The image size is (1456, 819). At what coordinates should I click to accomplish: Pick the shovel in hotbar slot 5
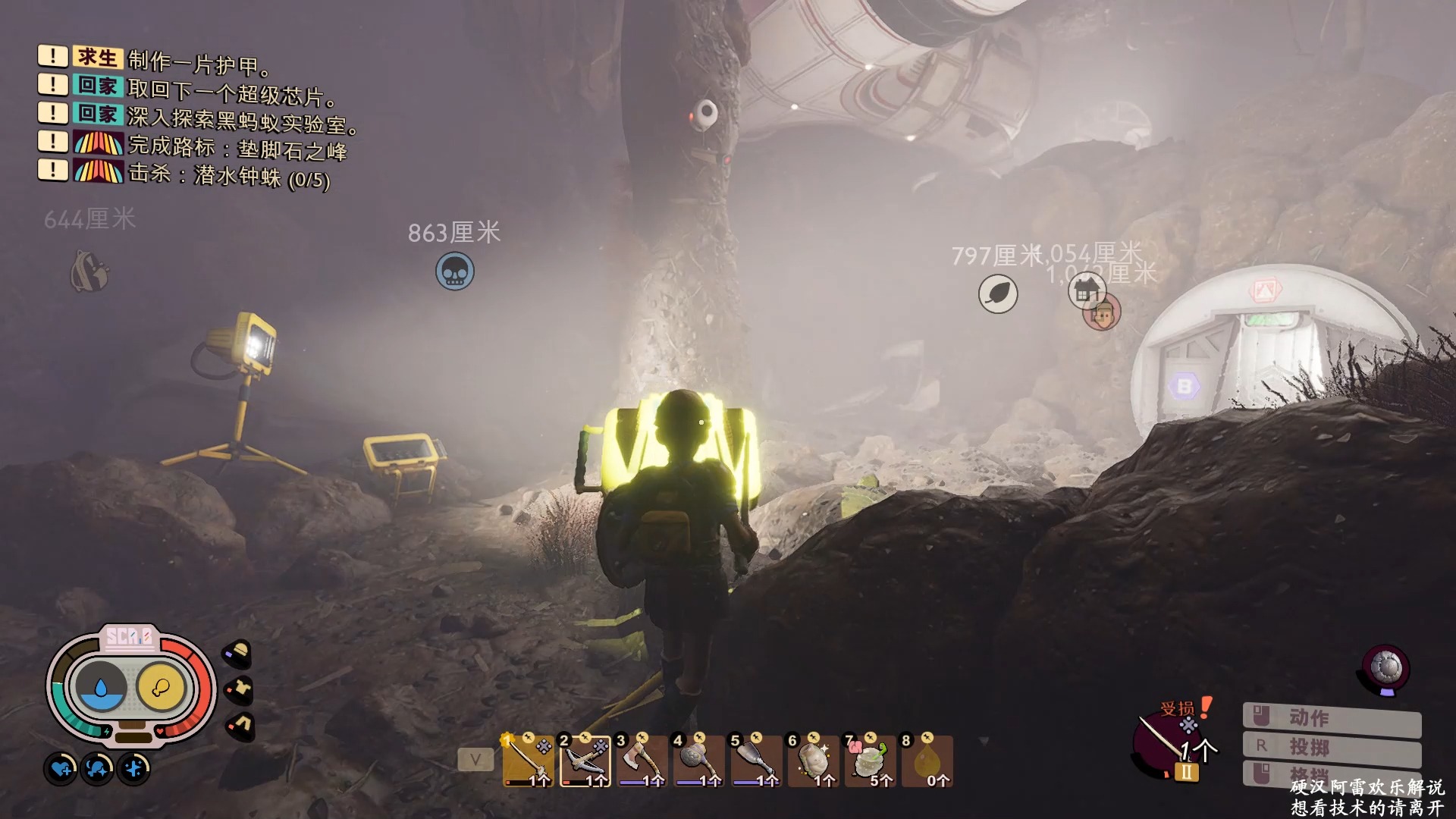(755, 761)
